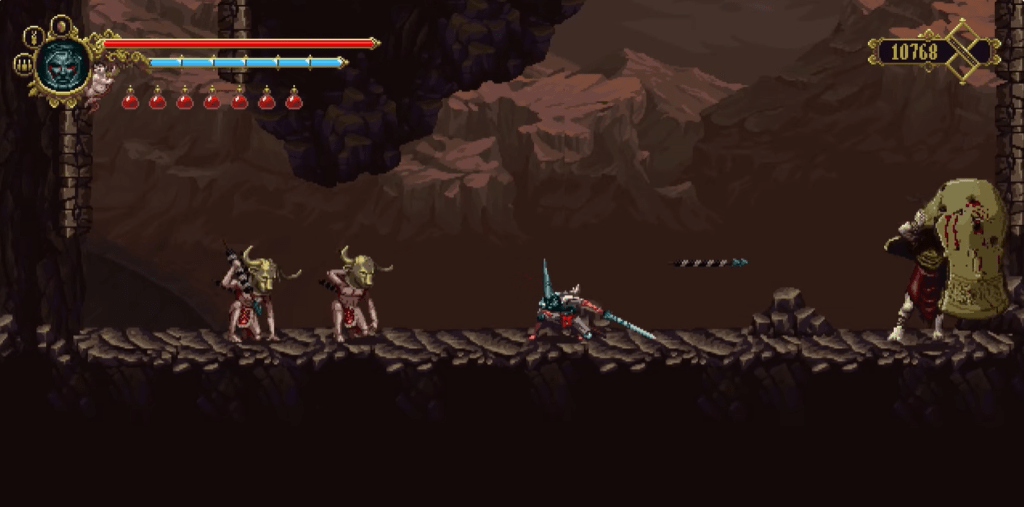
Task: Click the stone mask portrait medallion
Action: pyautogui.click(x=62, y=65)
